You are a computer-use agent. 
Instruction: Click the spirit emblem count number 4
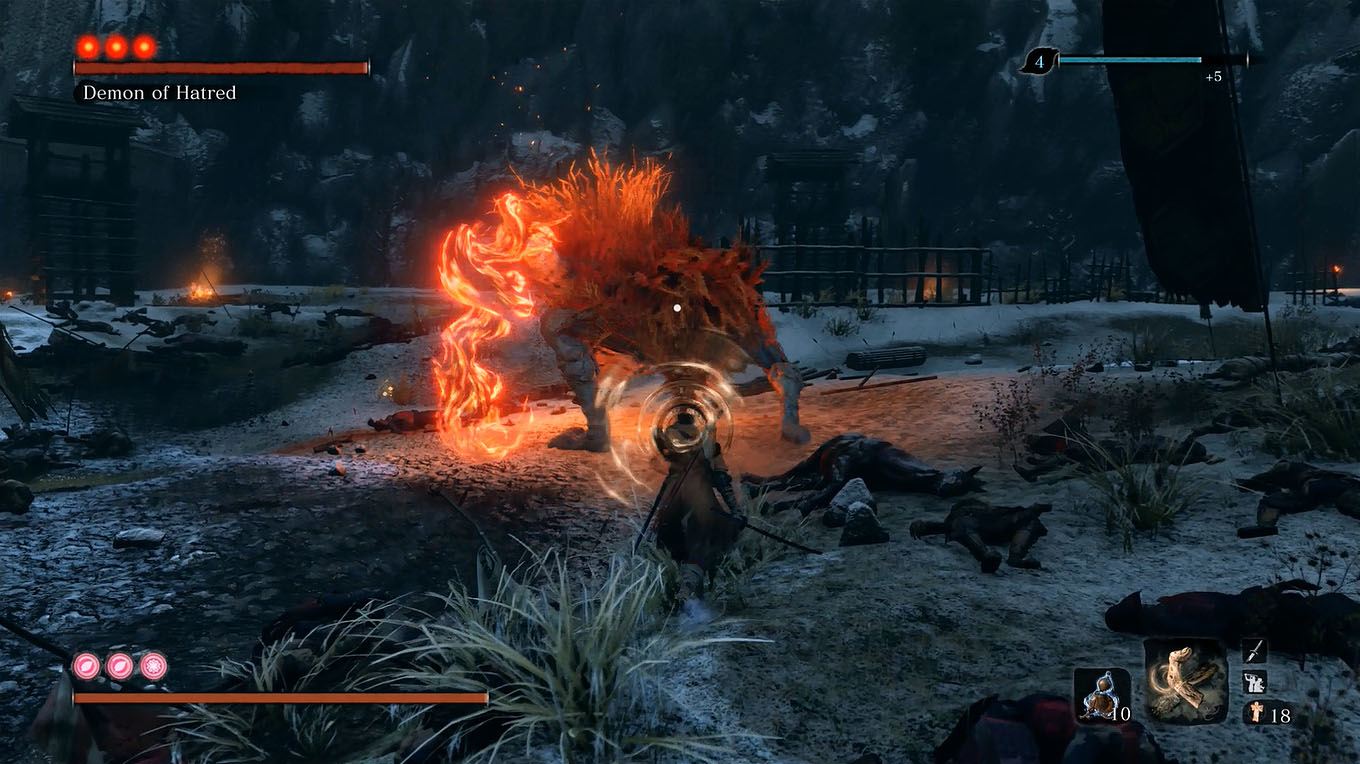pos(1040,63)
